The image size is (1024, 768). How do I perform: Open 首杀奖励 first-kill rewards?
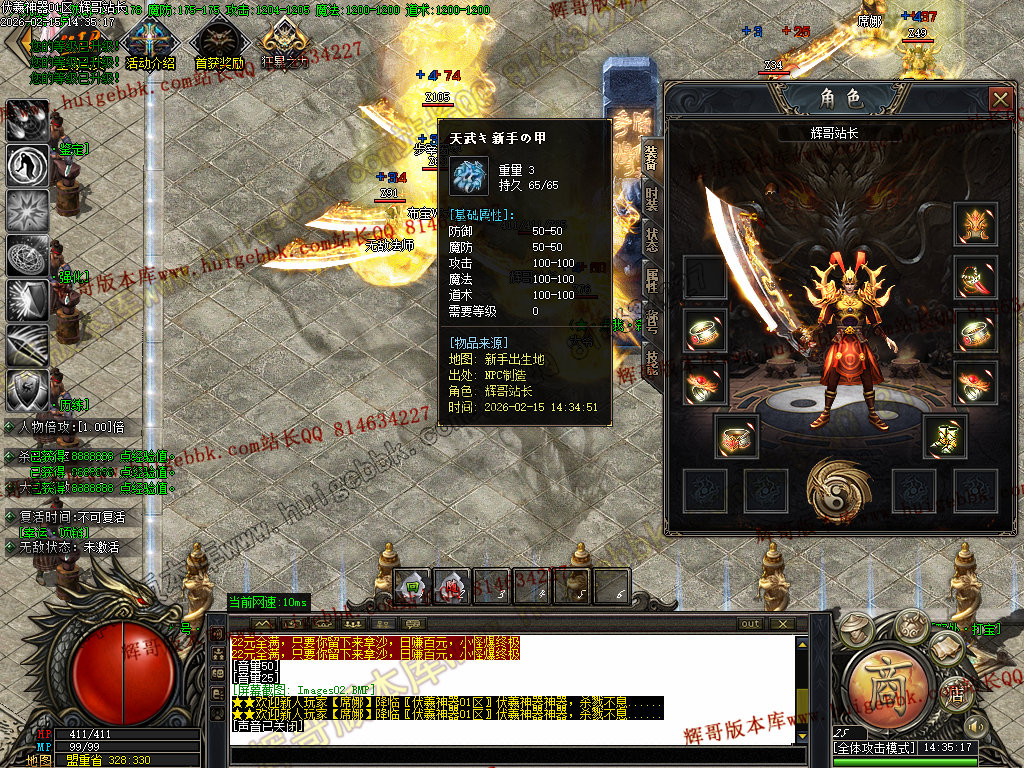pyautogui.click(x=218, y=45)
